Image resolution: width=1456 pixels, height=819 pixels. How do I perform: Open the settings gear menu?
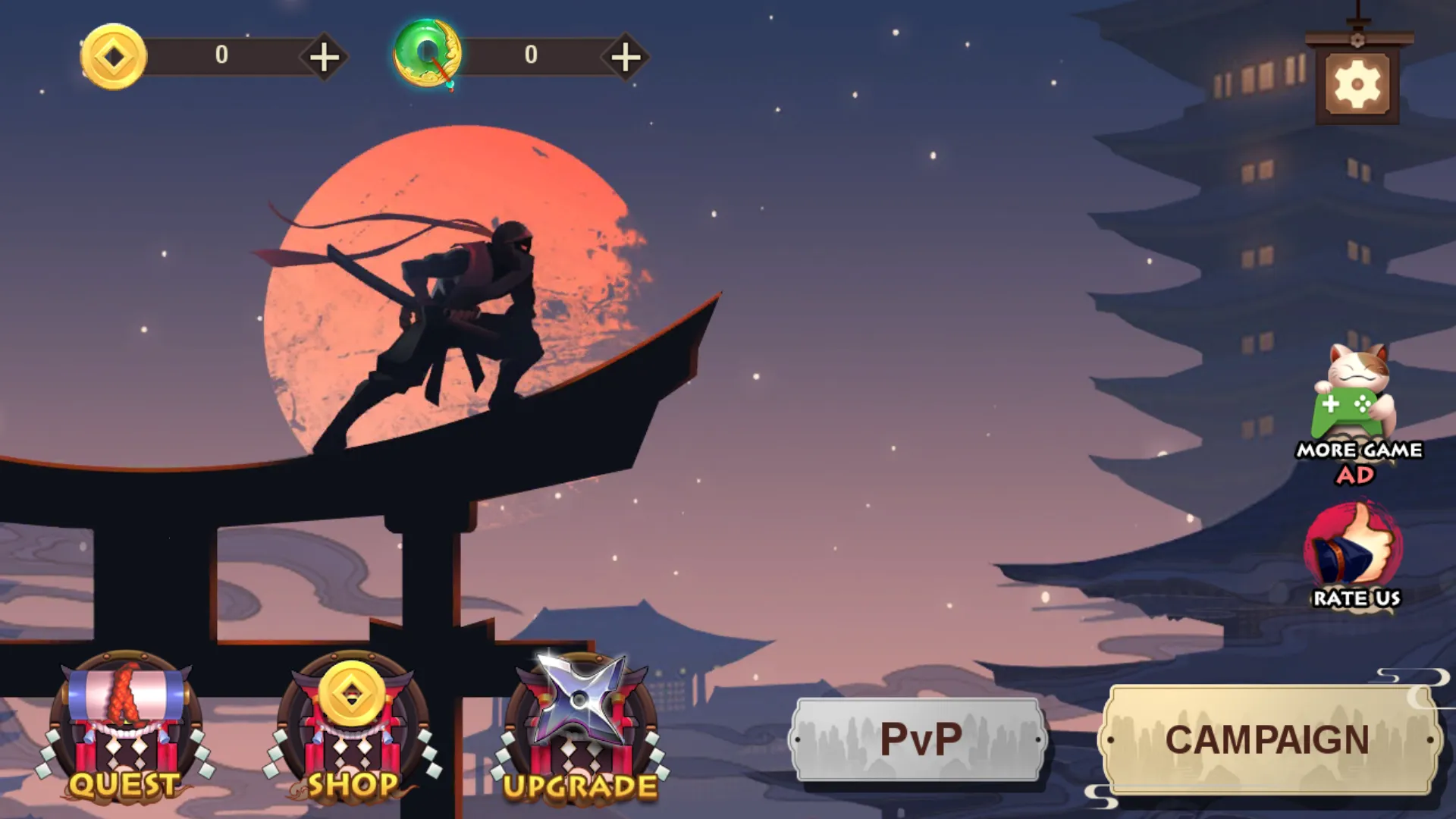coord(1357,83)
